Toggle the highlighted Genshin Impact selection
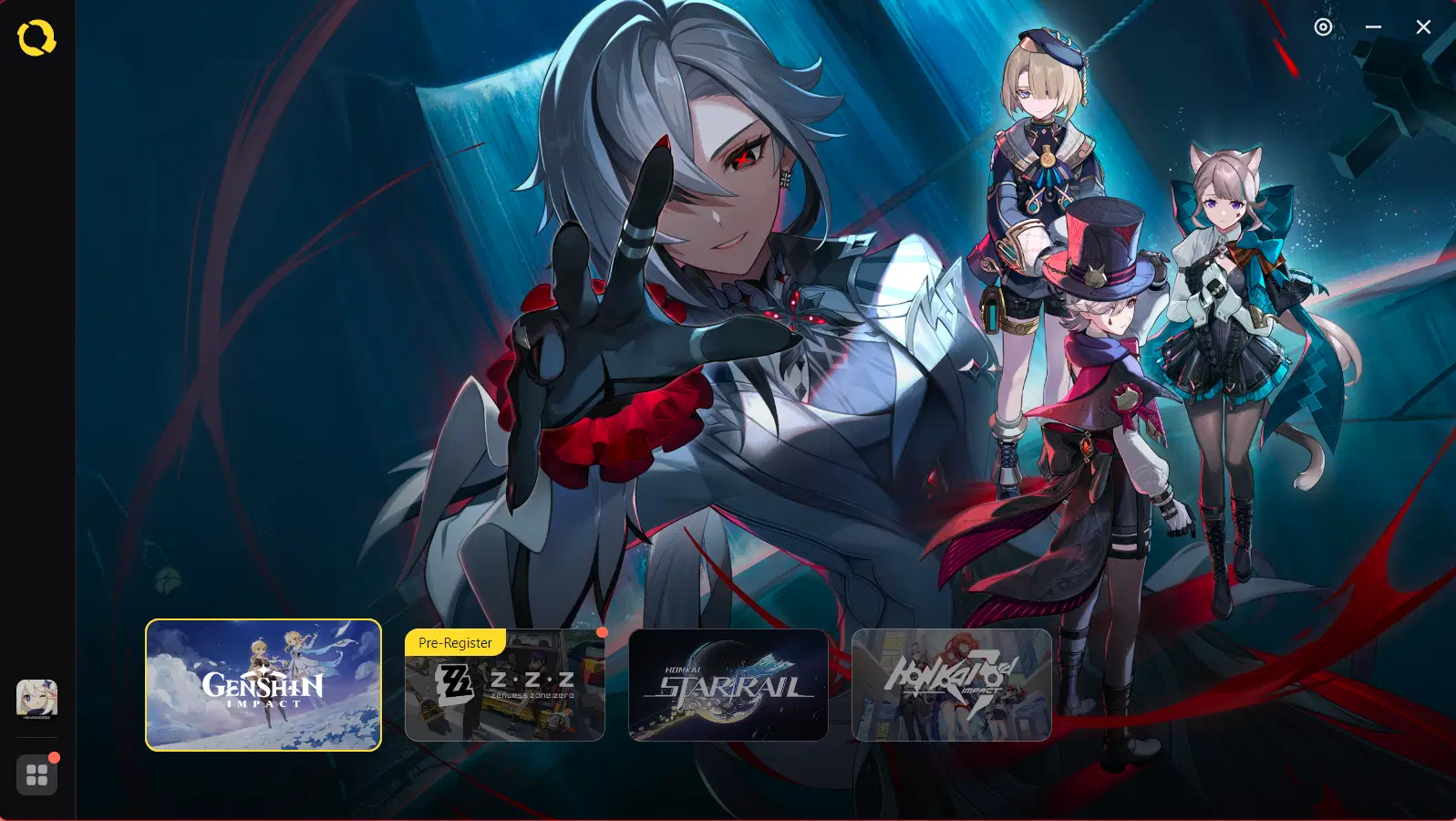Screen dimensions: 1456x821 coord(262,686)
